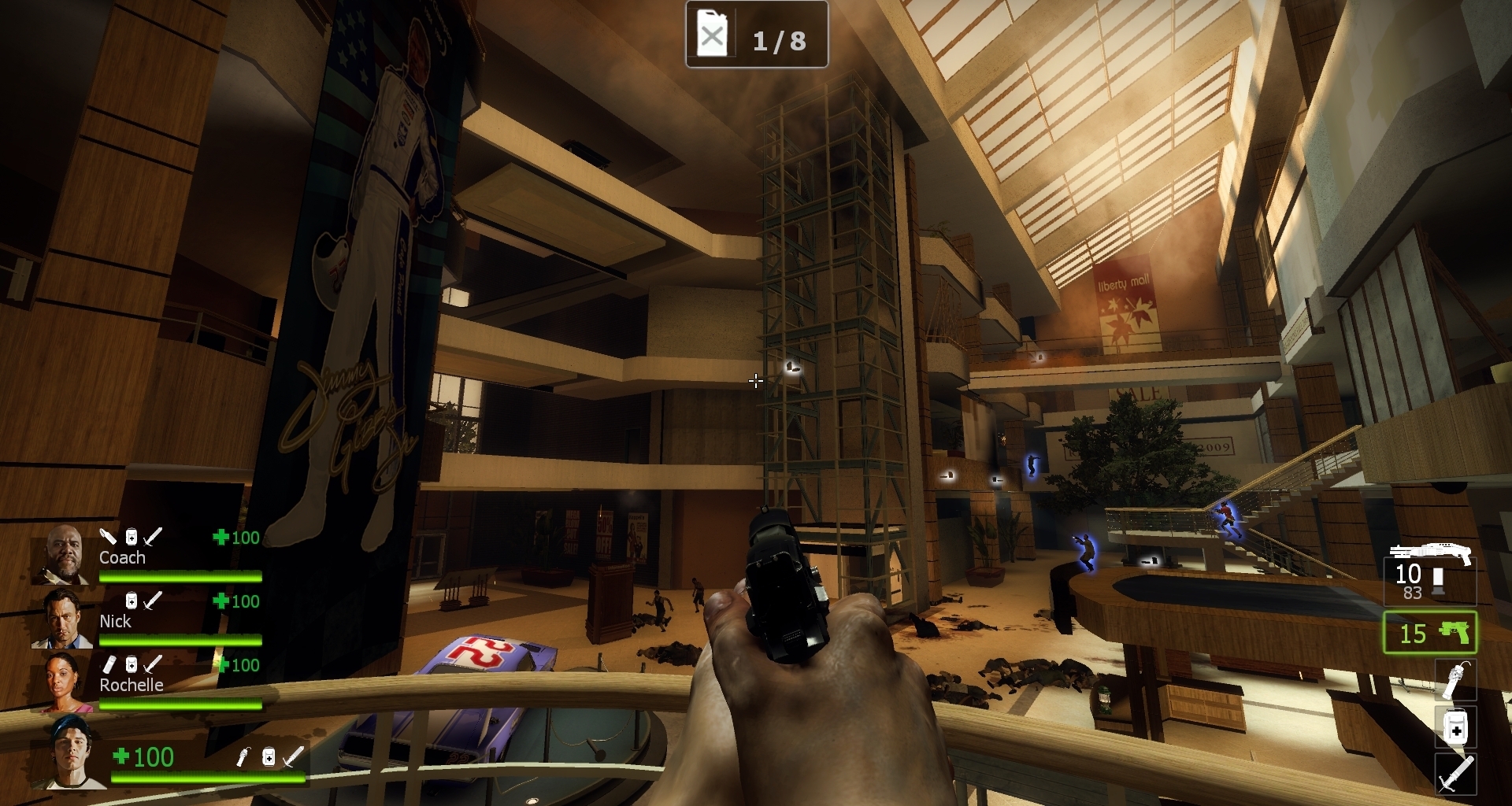Choose the adrenaline shot slot
The height and width of the screenshot is (806, 1512).
pyautogui.click(x=1455, y=773)
